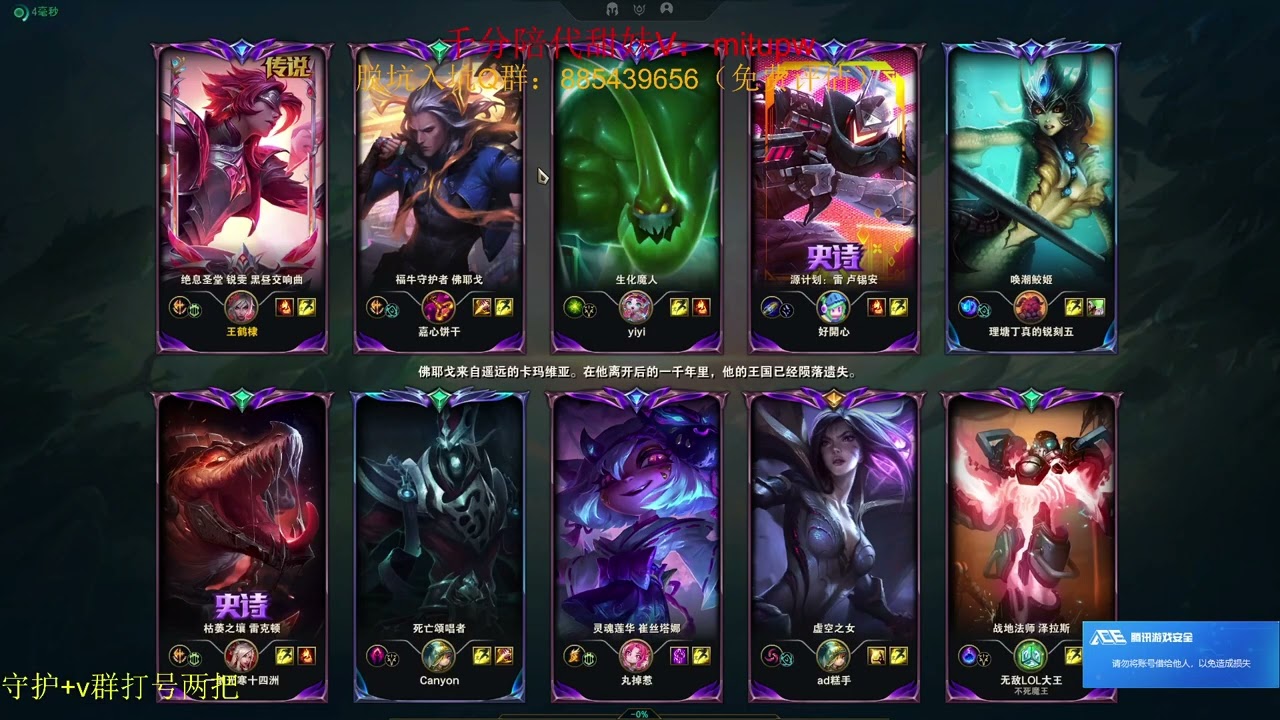This screenshot has width=1280, height=720.
Task: Click 王鹤棣's round summoner profile icon
Action: coord(241,307)
